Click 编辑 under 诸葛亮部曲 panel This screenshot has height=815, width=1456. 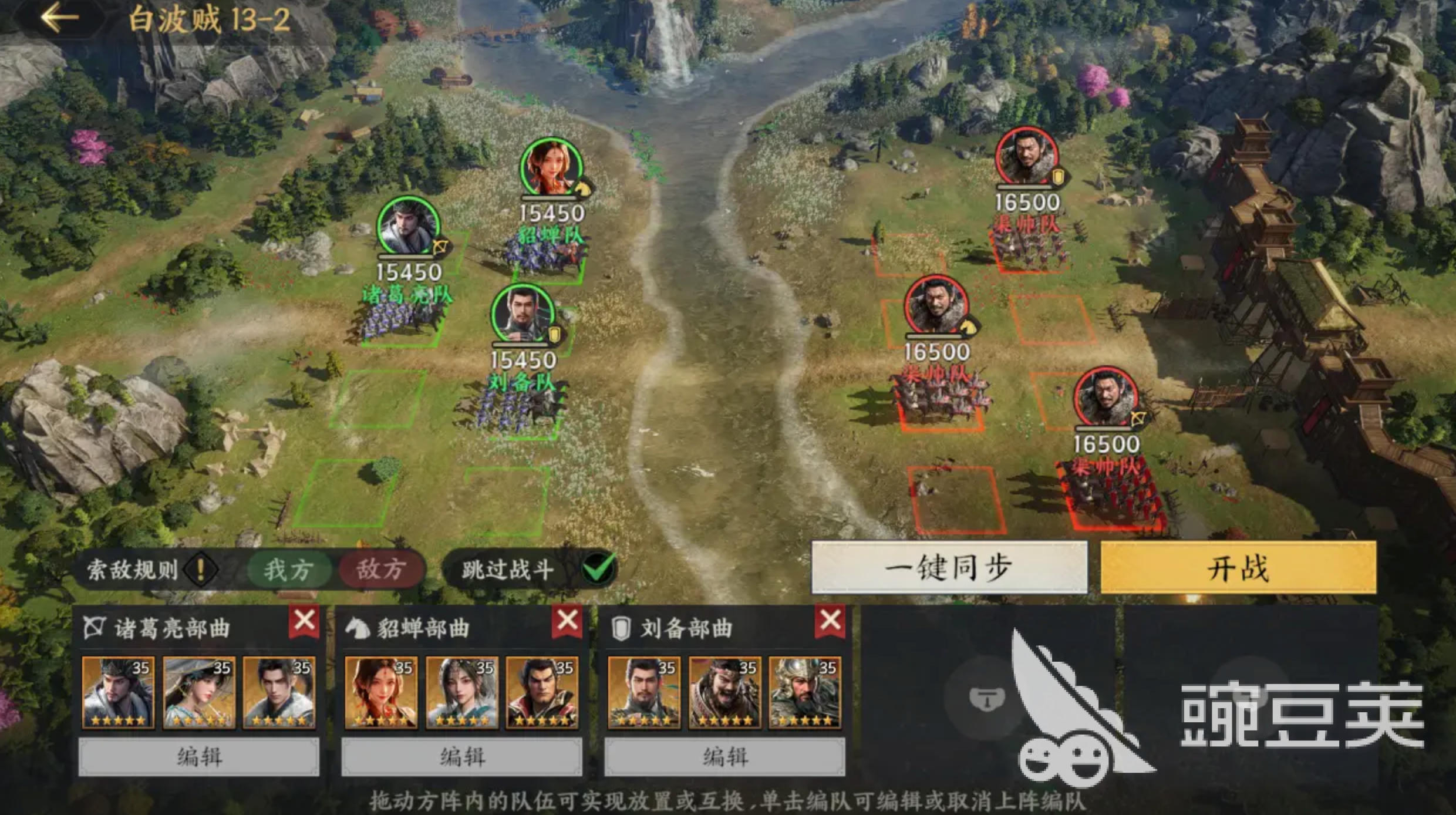click(x=200, y=756)
